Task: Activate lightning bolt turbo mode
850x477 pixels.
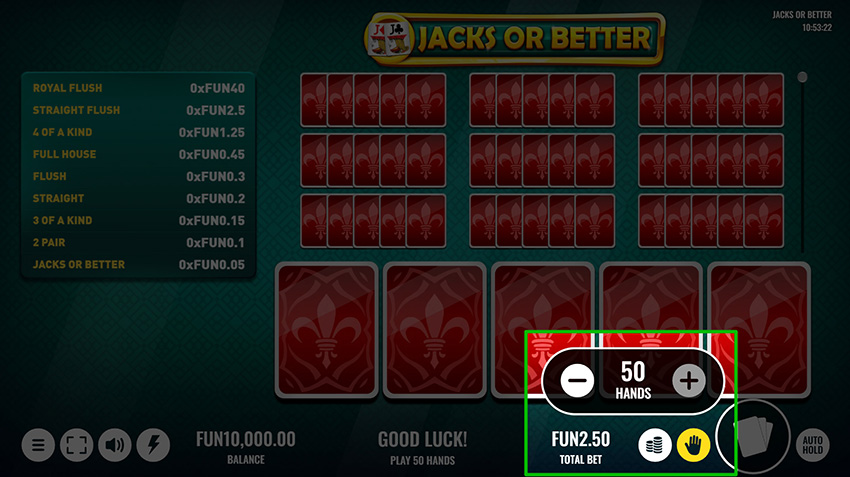Action: (154, 445)
